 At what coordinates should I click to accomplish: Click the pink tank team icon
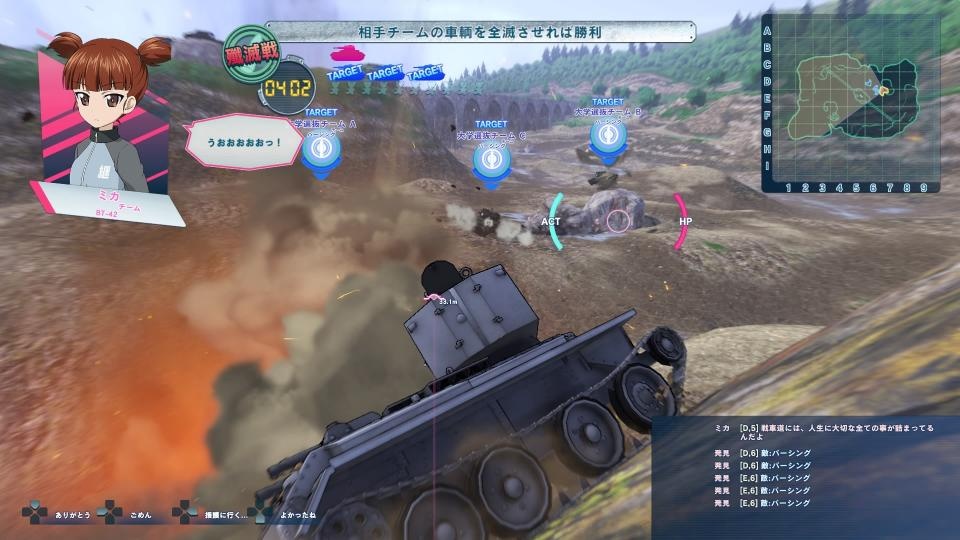347,52
